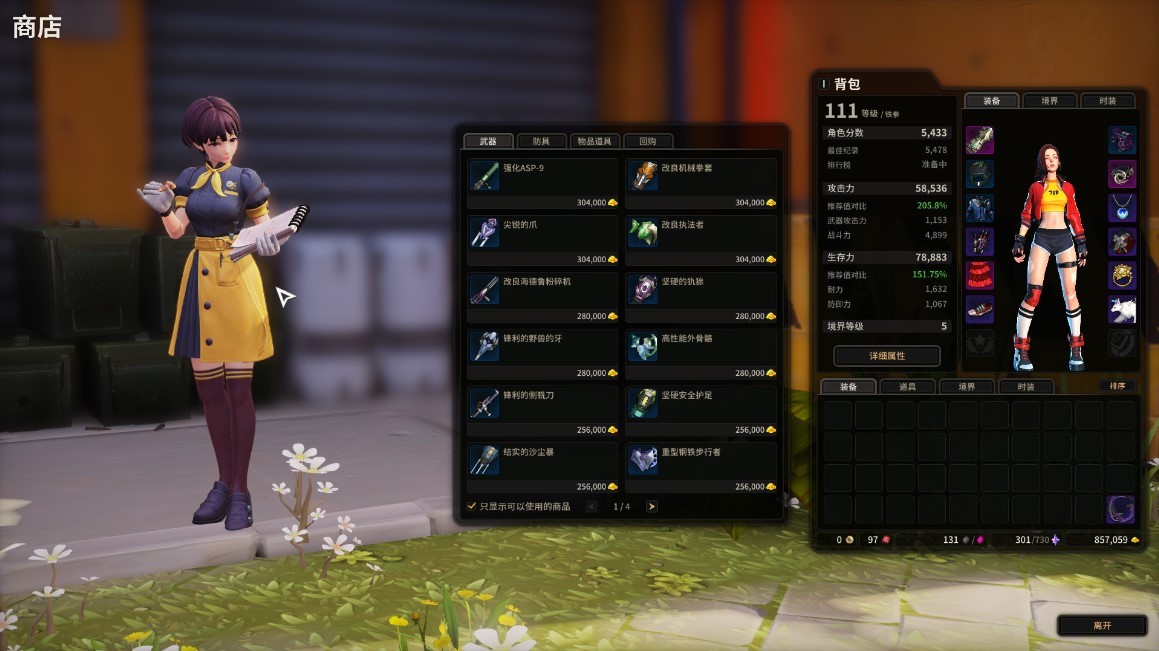1159x651 pixels.
Task: Click the 改良海德鲁粉碎机 item
Action: pyautogui.click(x=543, y=299)
